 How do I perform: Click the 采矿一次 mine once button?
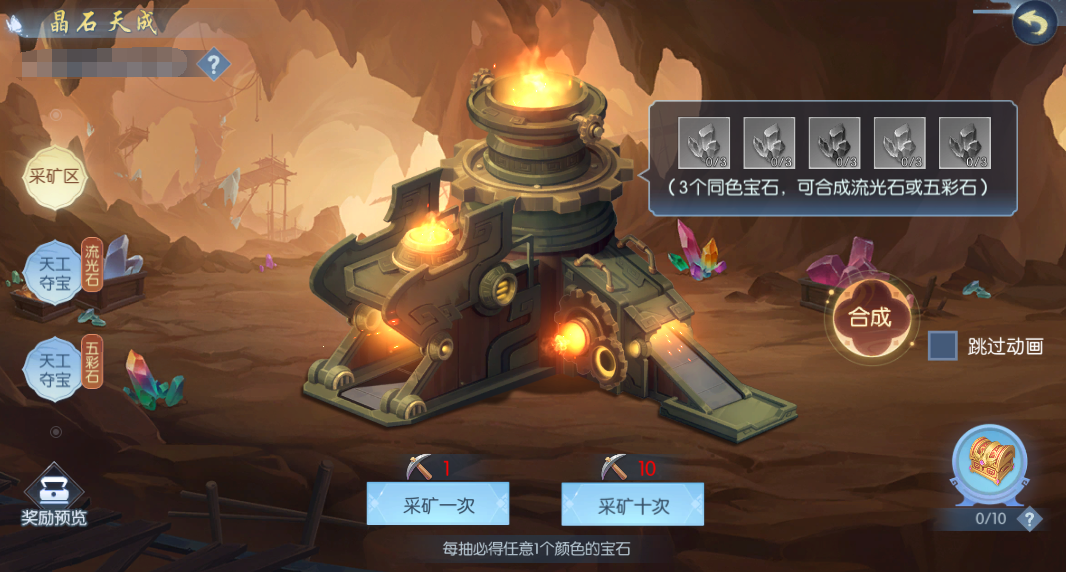point(437,504)
